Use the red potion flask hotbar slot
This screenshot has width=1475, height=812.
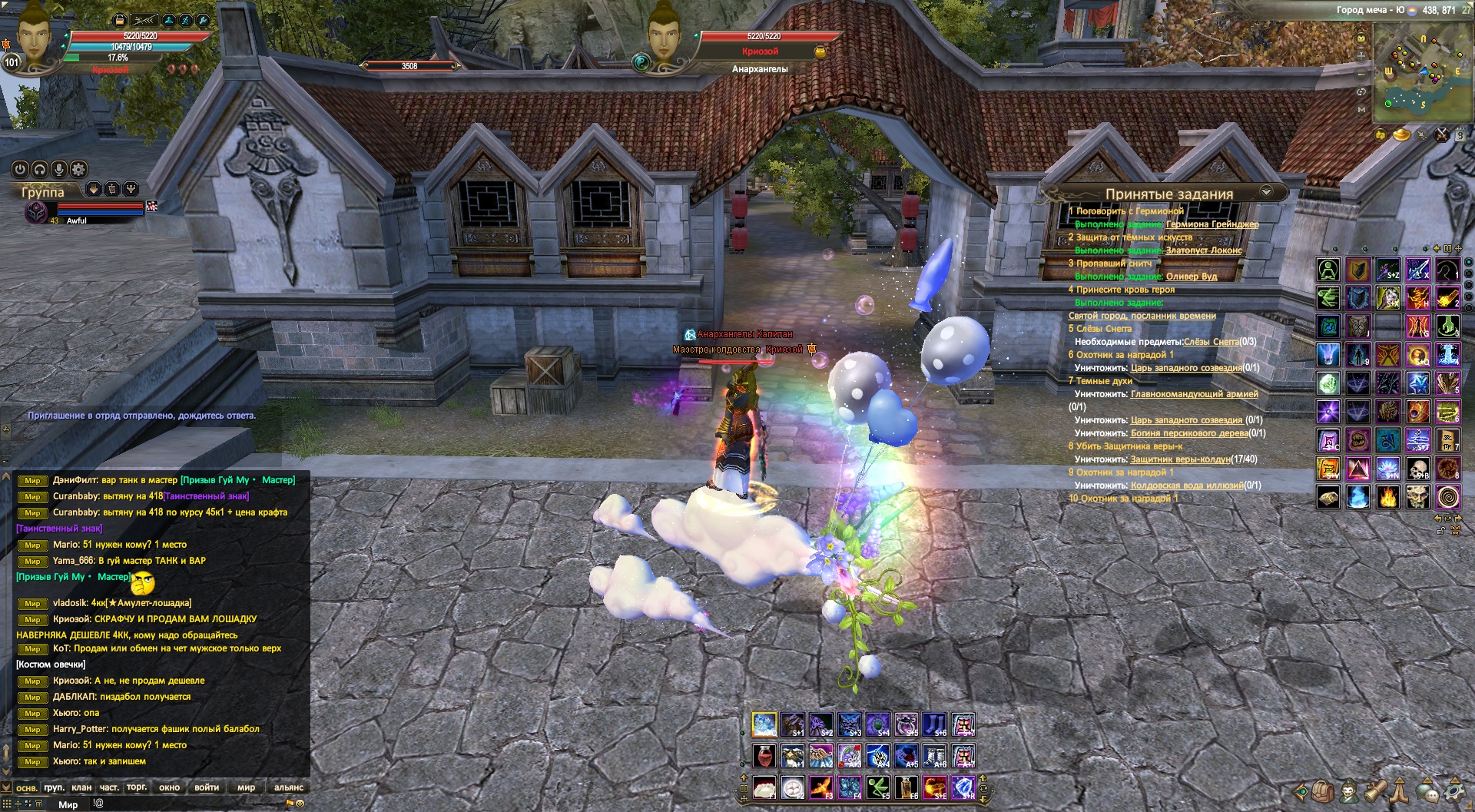click(764, 757)
